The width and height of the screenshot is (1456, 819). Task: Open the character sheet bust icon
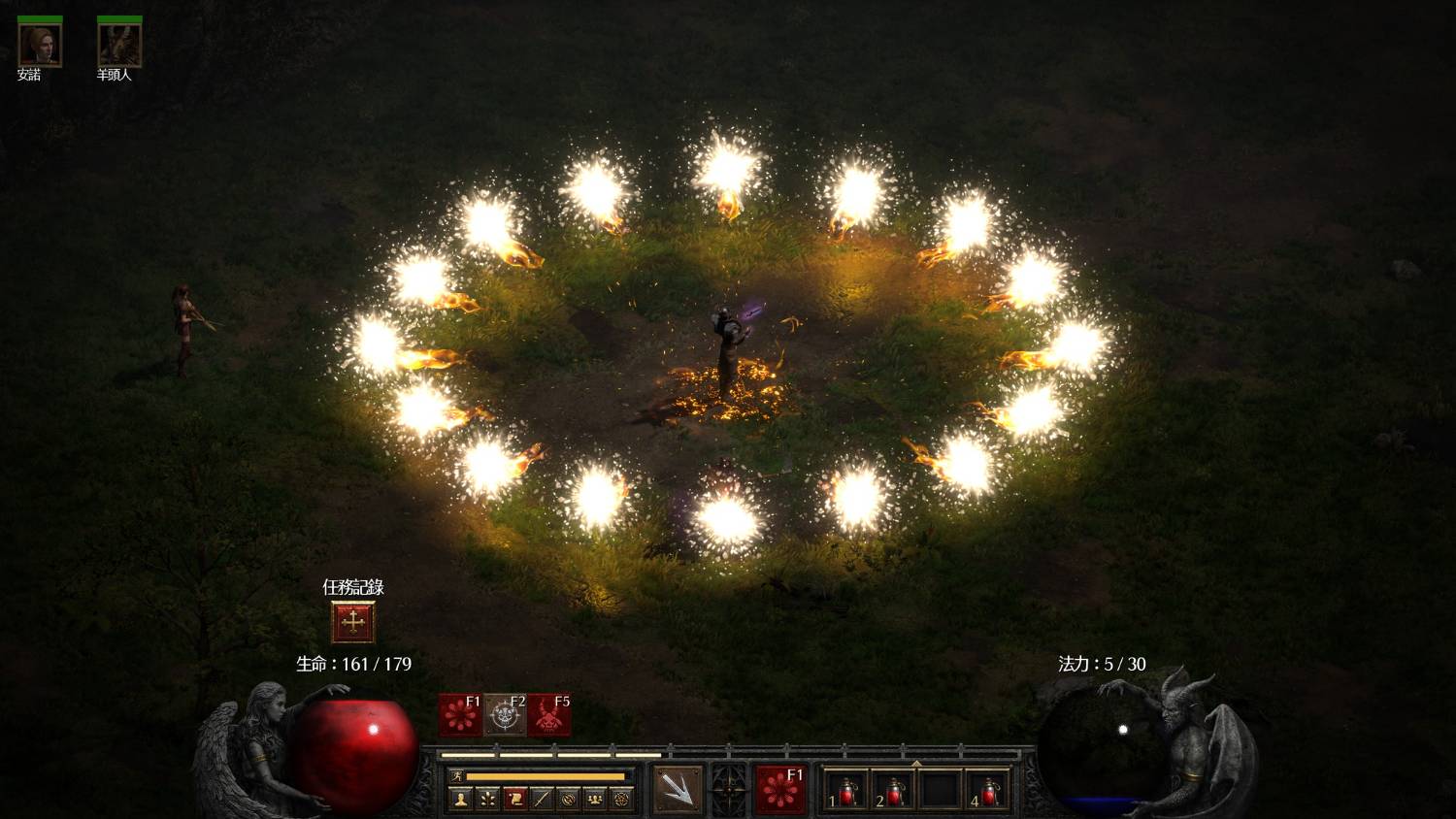(461, 799)
